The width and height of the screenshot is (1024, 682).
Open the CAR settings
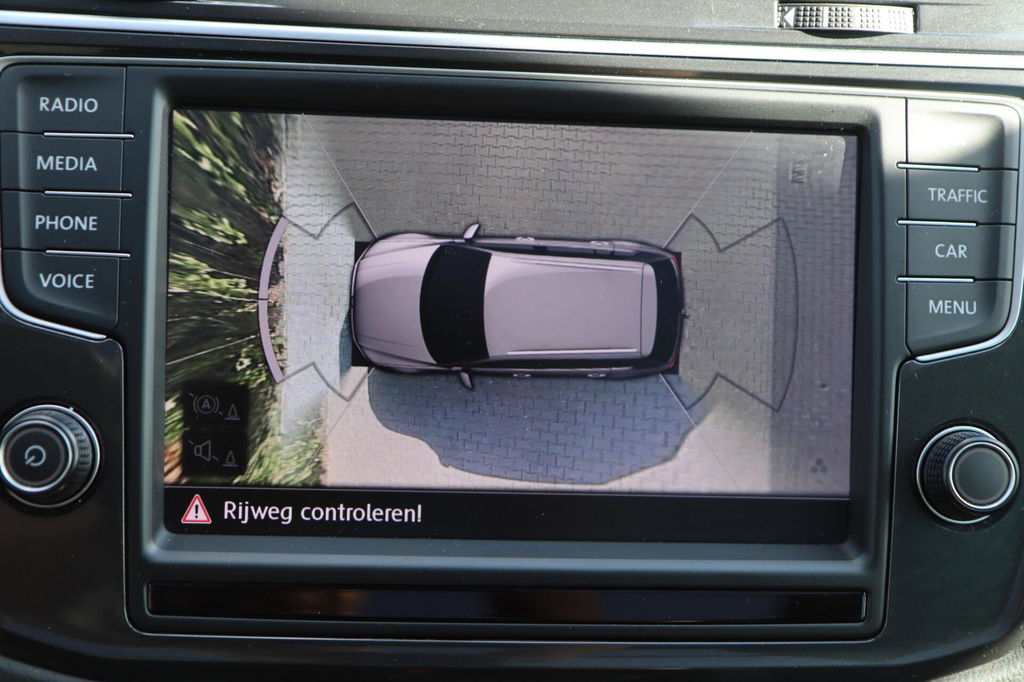[x=950, y=251]
